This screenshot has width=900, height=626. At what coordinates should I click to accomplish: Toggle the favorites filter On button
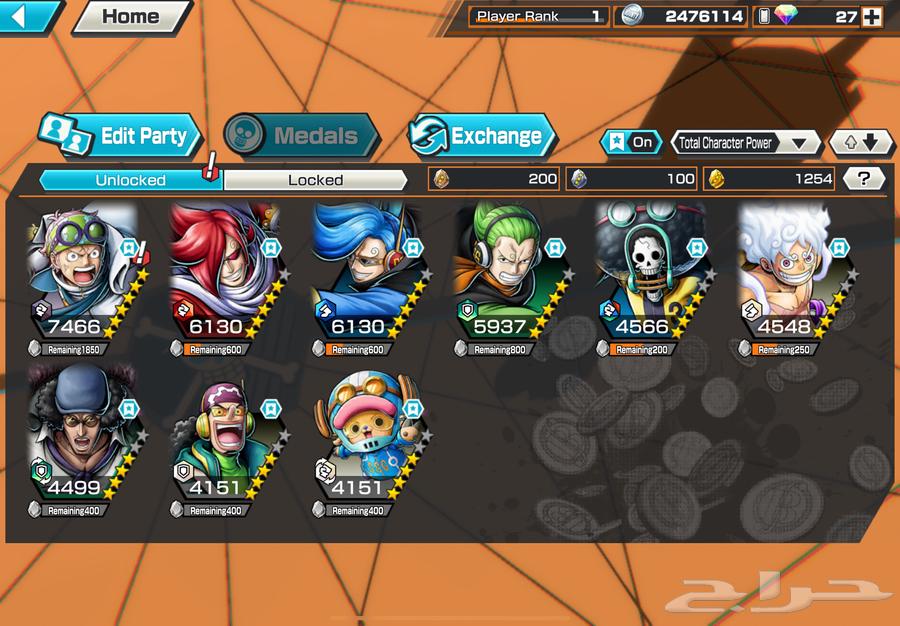pyautogui.click(x=631, y=142)
